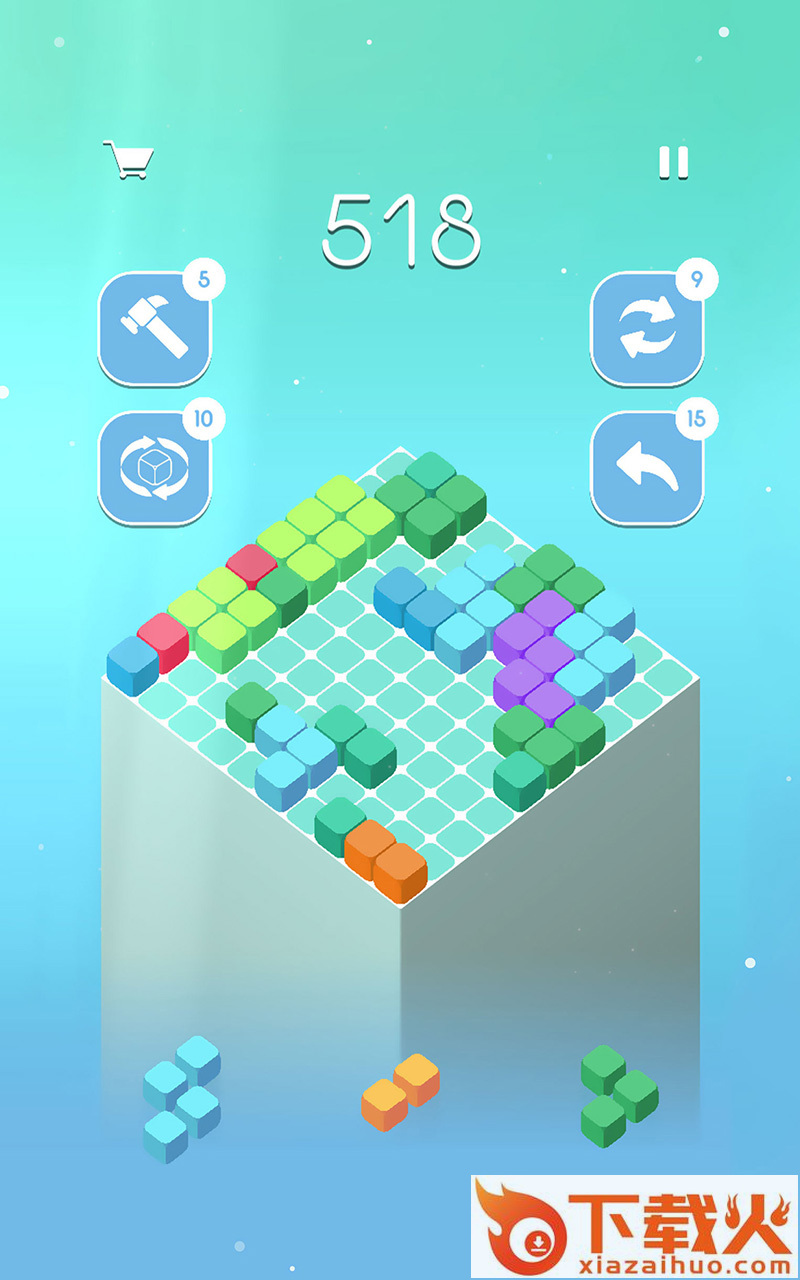This screenshot has width=800, height=1280.
Task: Choose the green three-cube piece
Action: pyautogui.click(x=618, y=1096)
